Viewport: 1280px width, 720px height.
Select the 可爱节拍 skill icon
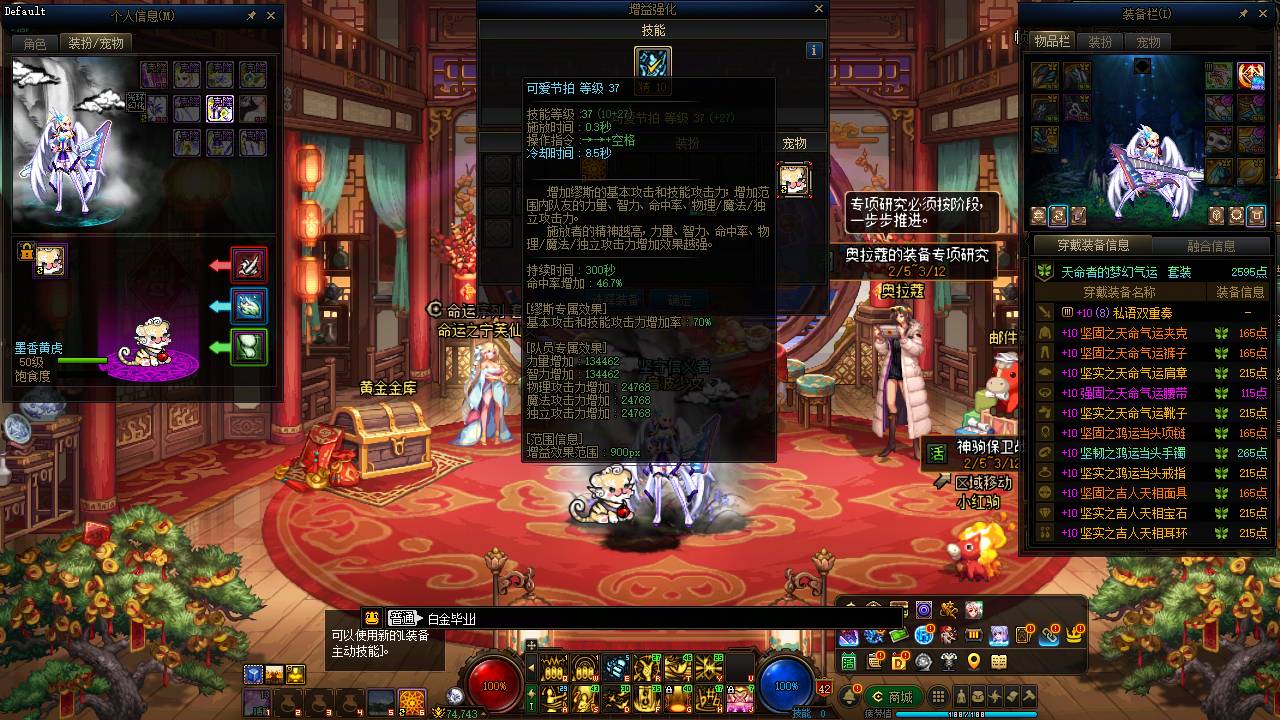tap(653, 64)
